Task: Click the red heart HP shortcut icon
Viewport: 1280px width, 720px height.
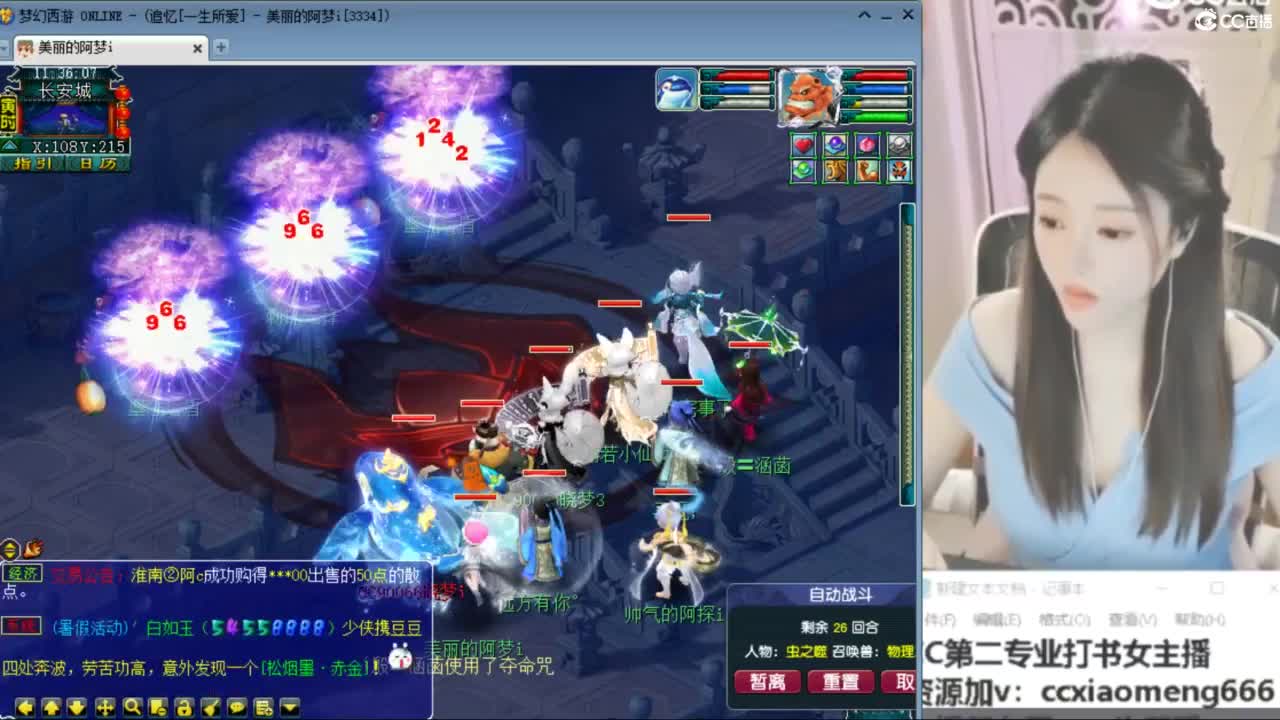Action: pos(804,145)
